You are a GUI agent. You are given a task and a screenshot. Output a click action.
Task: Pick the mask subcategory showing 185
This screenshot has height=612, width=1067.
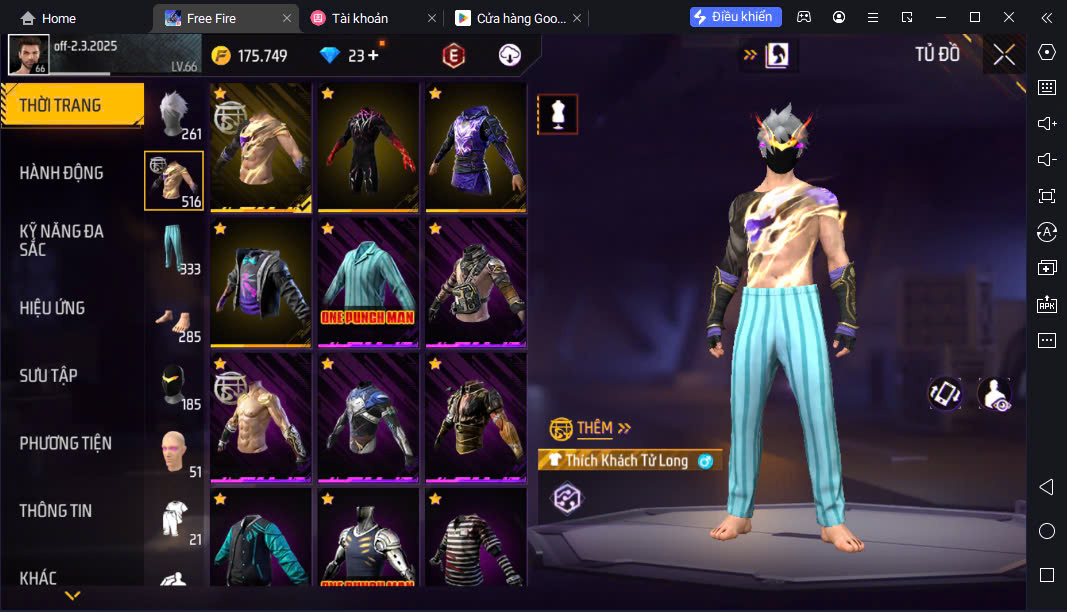[x=175, y=385]
